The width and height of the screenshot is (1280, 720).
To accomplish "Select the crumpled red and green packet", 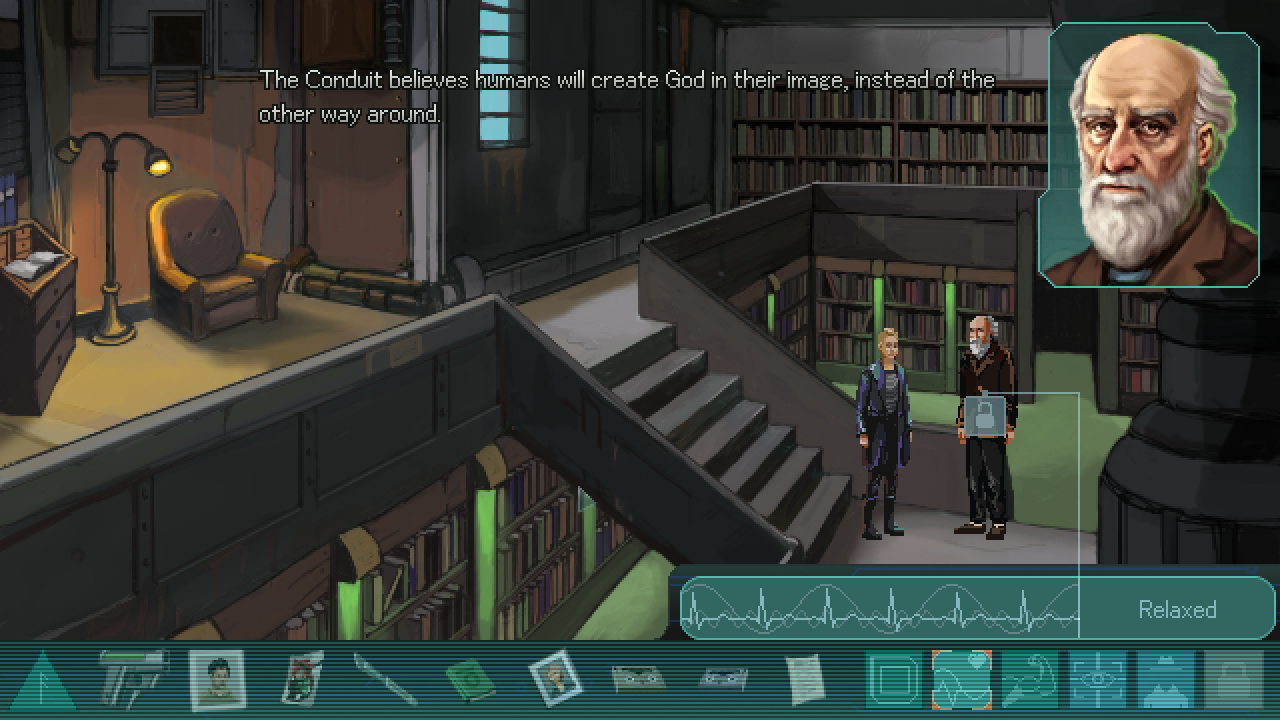I will 303,680.
